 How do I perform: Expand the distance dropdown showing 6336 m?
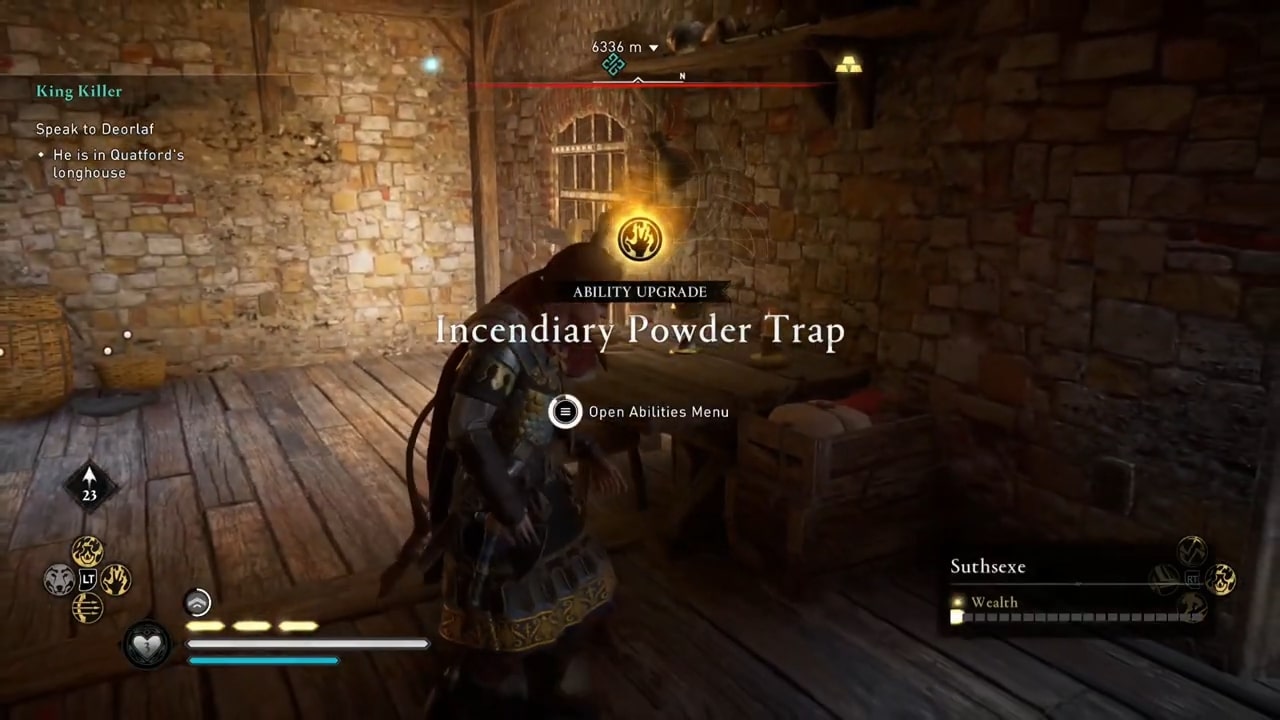[653, 46]
